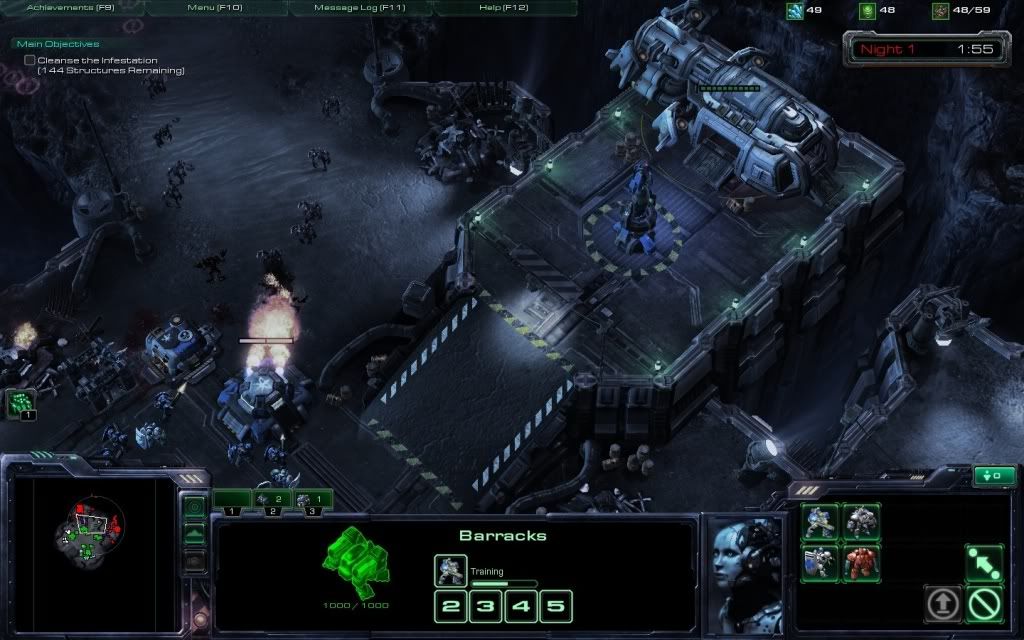The width and height of the screenshot is (1024, 640).
Task: Train the grey armored Marauder unit
Action: (861, 523)
